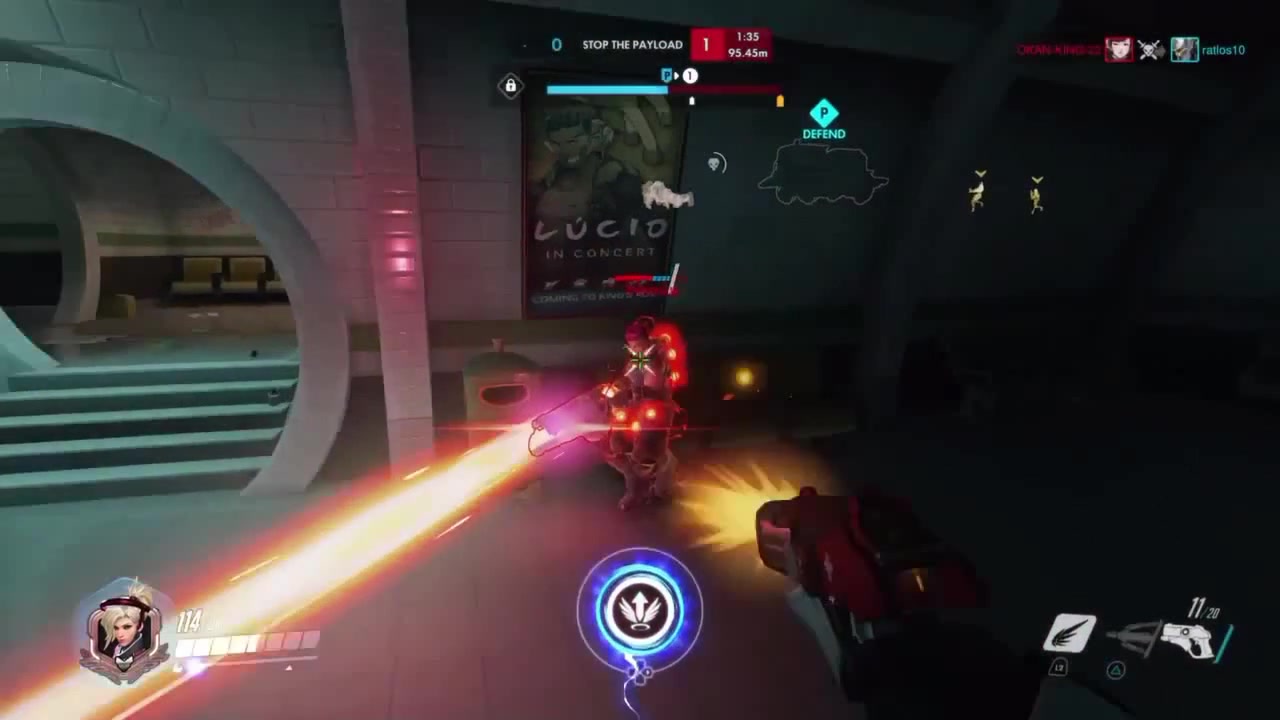Click the circled 1 checkpoint indicator
This screenshot has width=1280, height=720.
[x=689, y=75]
